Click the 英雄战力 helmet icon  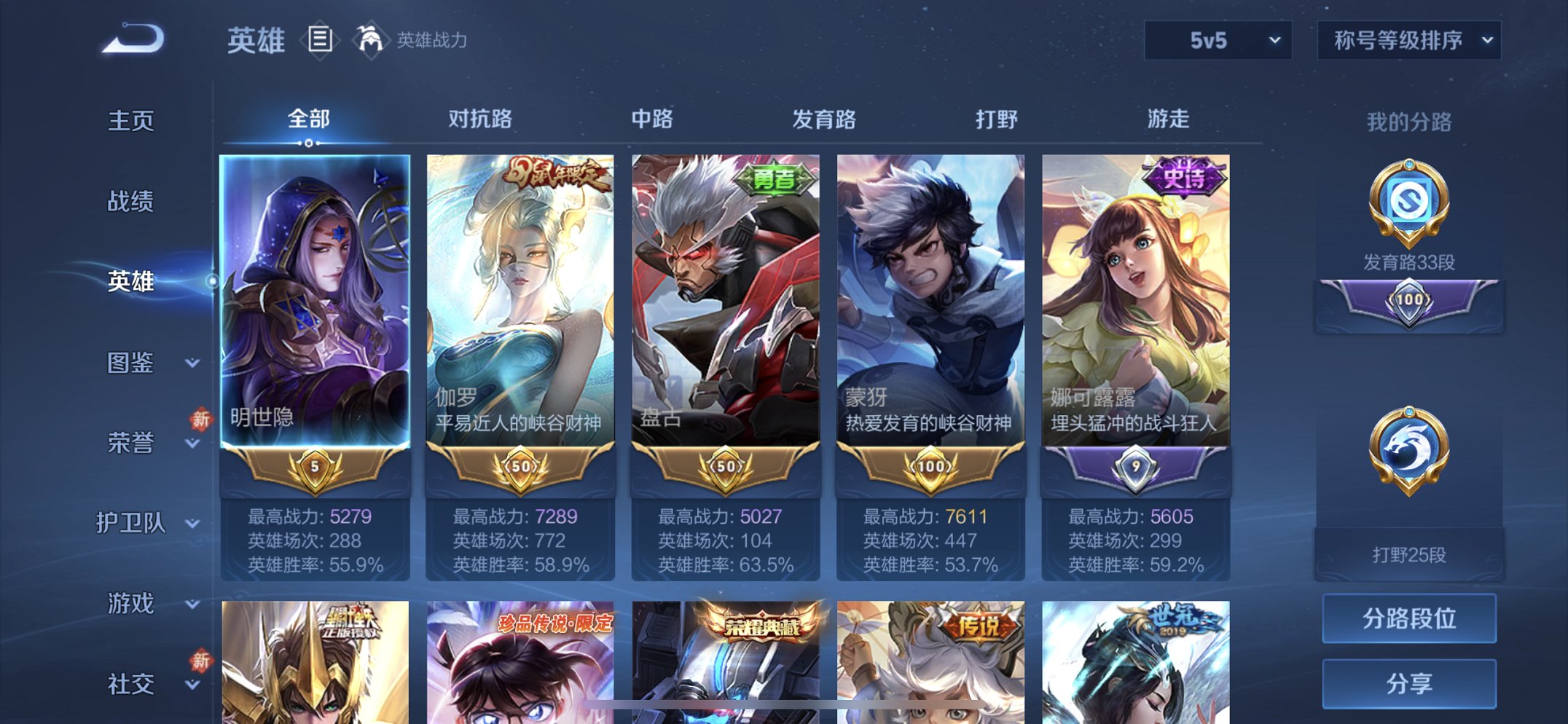coord(371,40)
